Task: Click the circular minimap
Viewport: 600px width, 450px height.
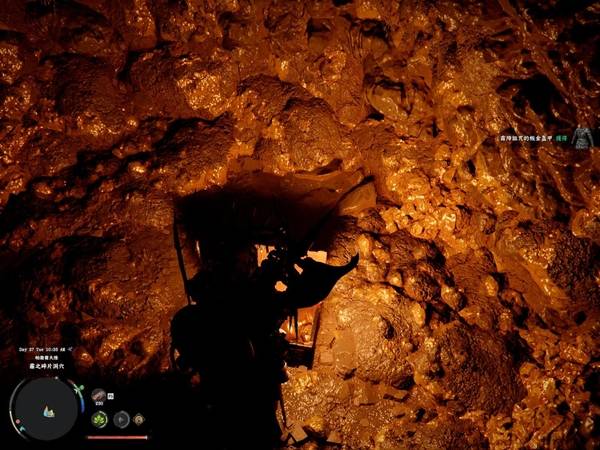Action: coord(47,410)
